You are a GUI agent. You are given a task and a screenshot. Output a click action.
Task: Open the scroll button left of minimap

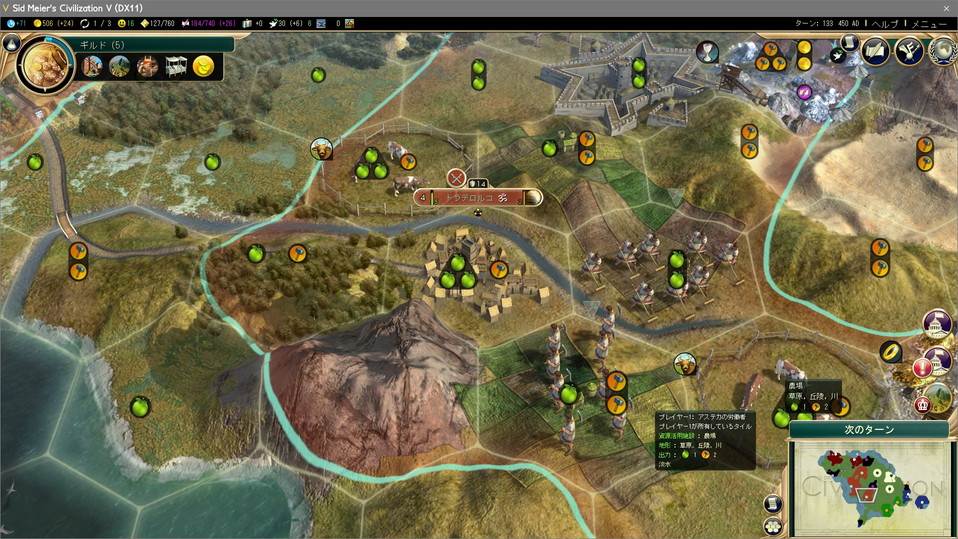click(772, 503)
